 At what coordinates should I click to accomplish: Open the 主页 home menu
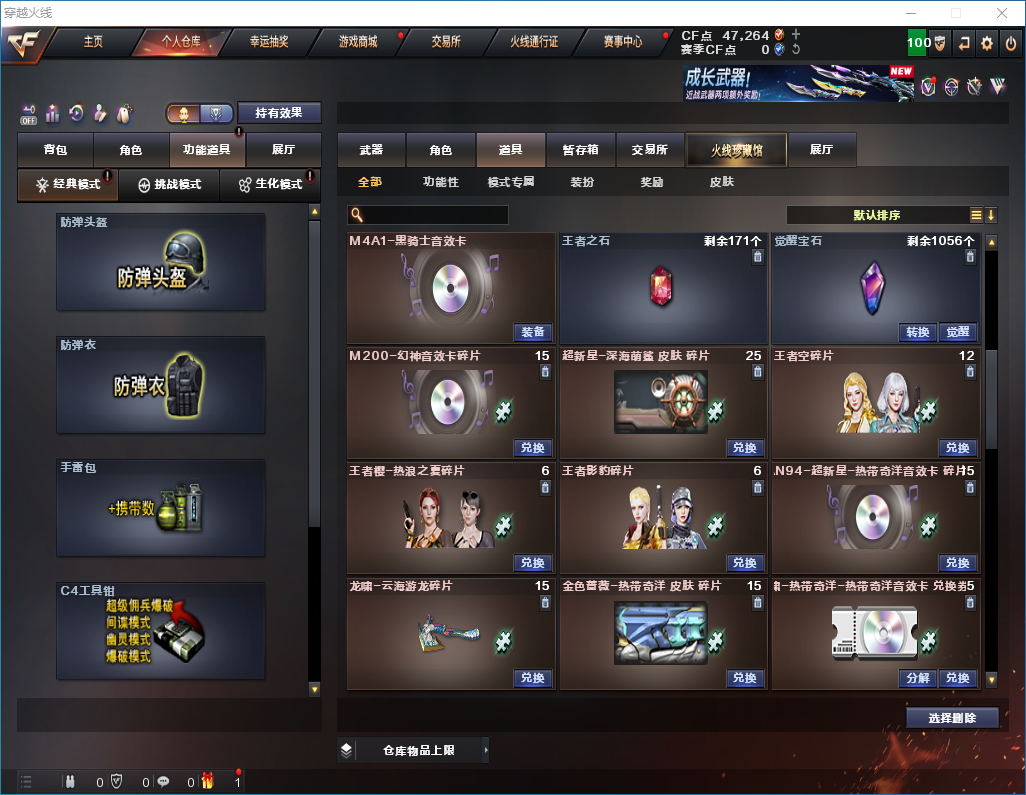(x=93, y=42)
